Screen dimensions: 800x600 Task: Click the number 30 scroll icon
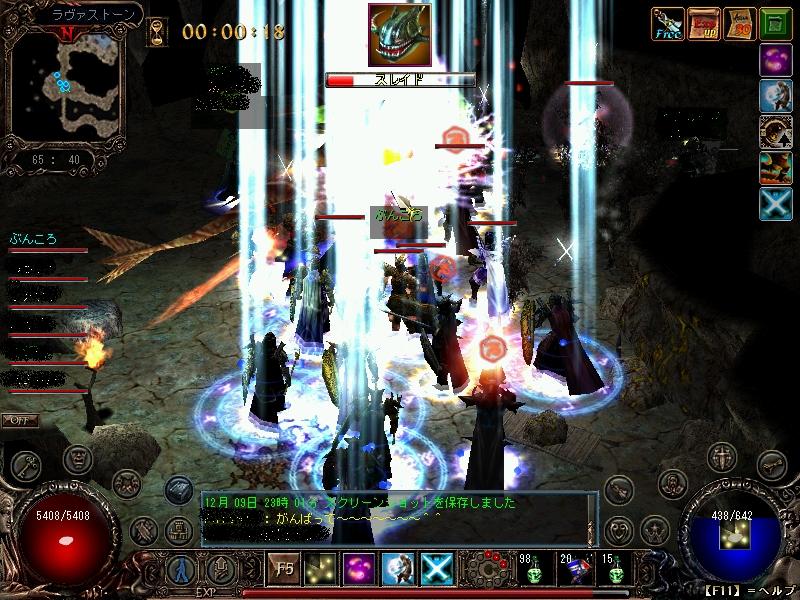coord(740,23)
